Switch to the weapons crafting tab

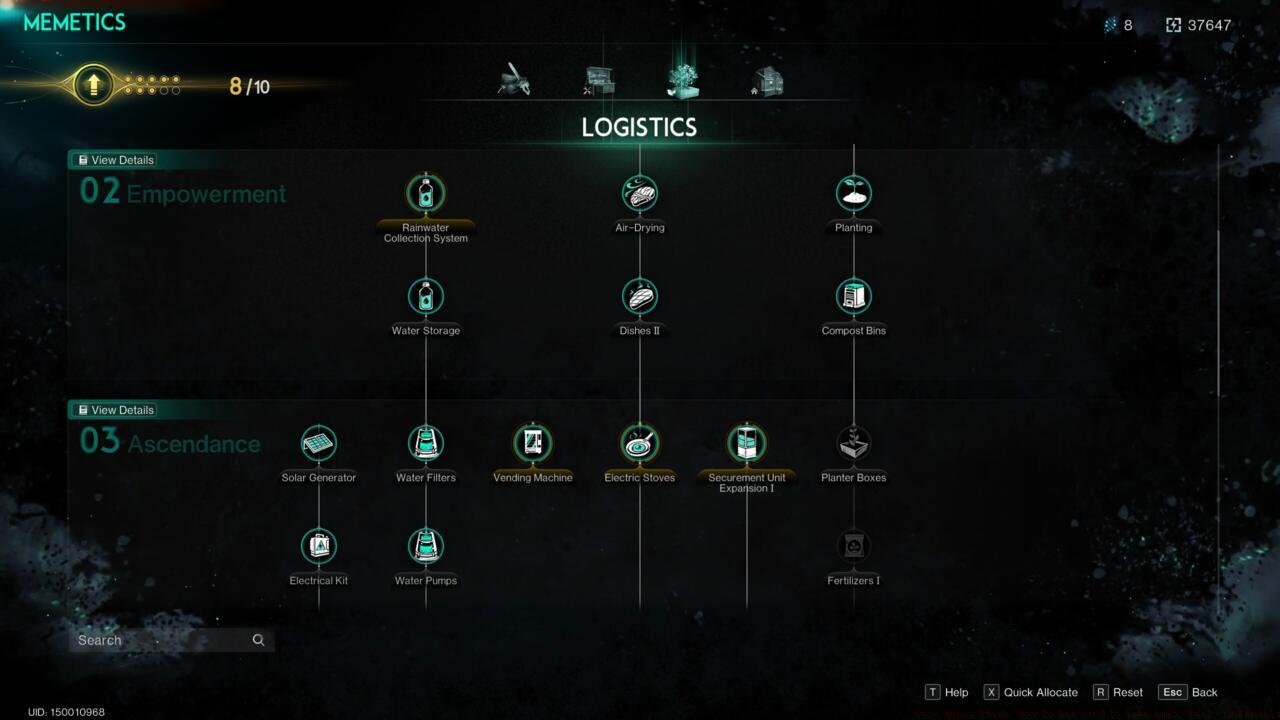pos(512,80)
